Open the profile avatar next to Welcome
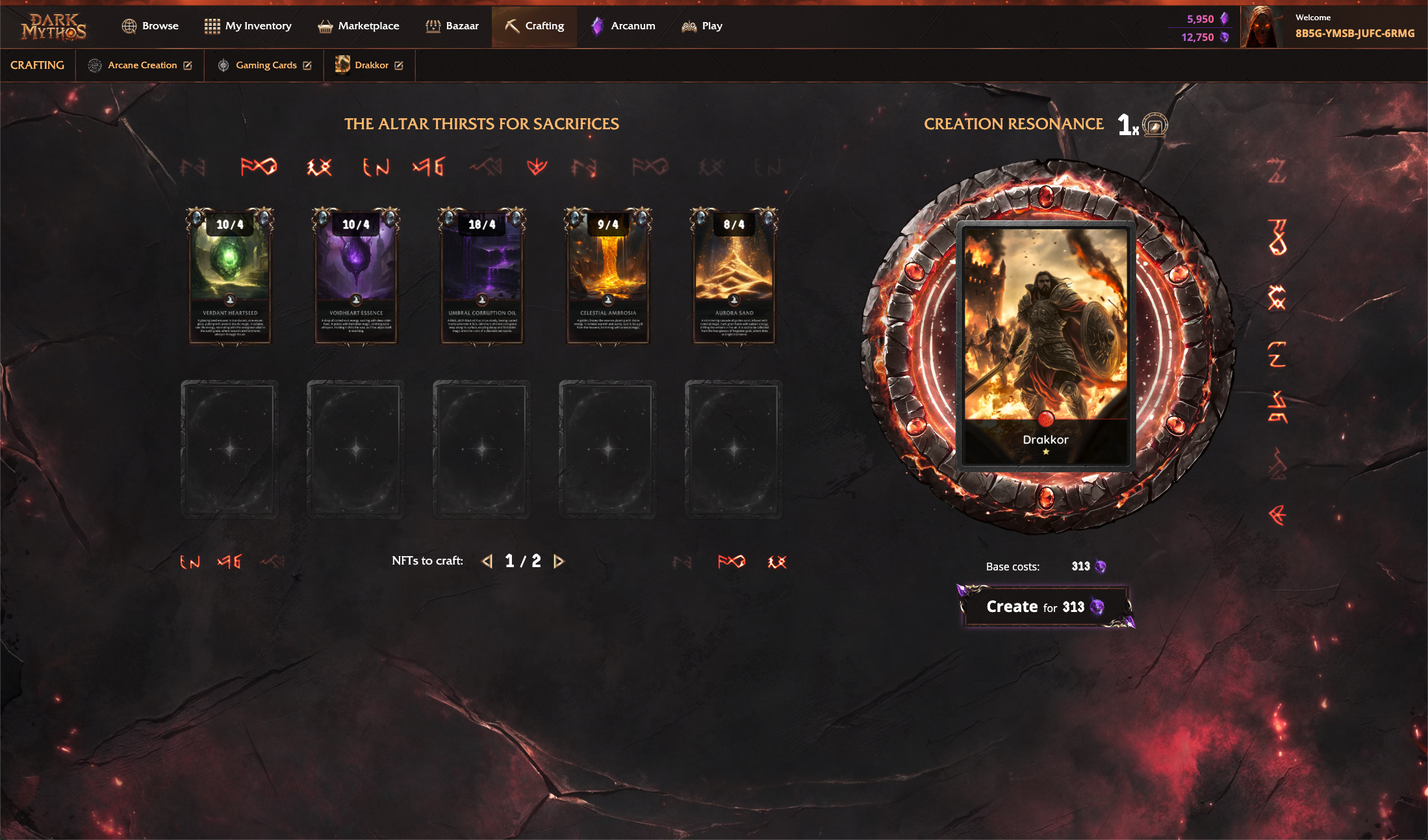The height and width of the screenshot is (840, 1428). 1263,27
